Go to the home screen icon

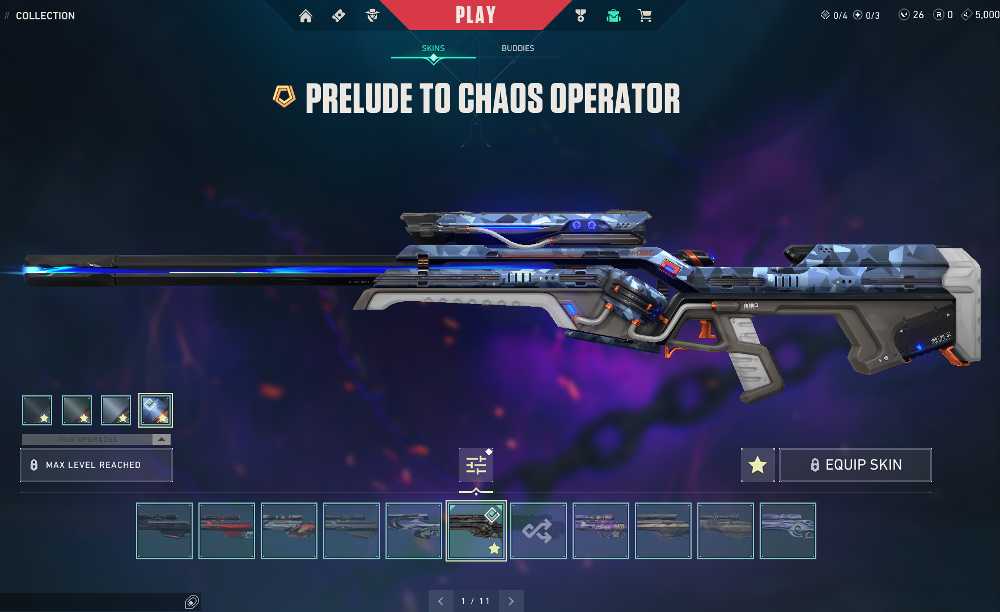[x=306, y=16]
